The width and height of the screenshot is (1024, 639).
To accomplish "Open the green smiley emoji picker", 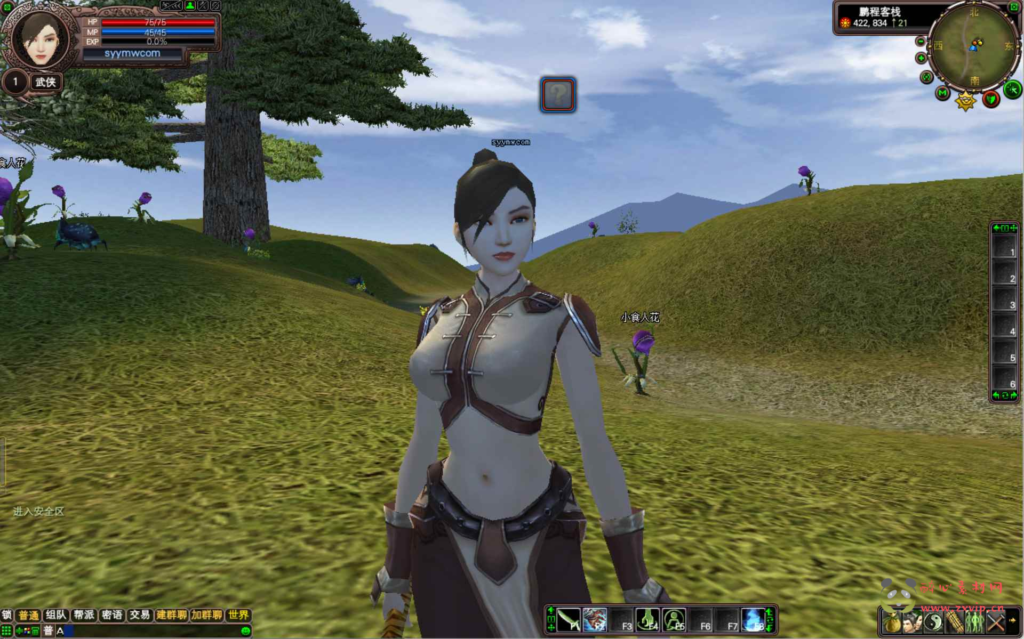I will point(245,631).
